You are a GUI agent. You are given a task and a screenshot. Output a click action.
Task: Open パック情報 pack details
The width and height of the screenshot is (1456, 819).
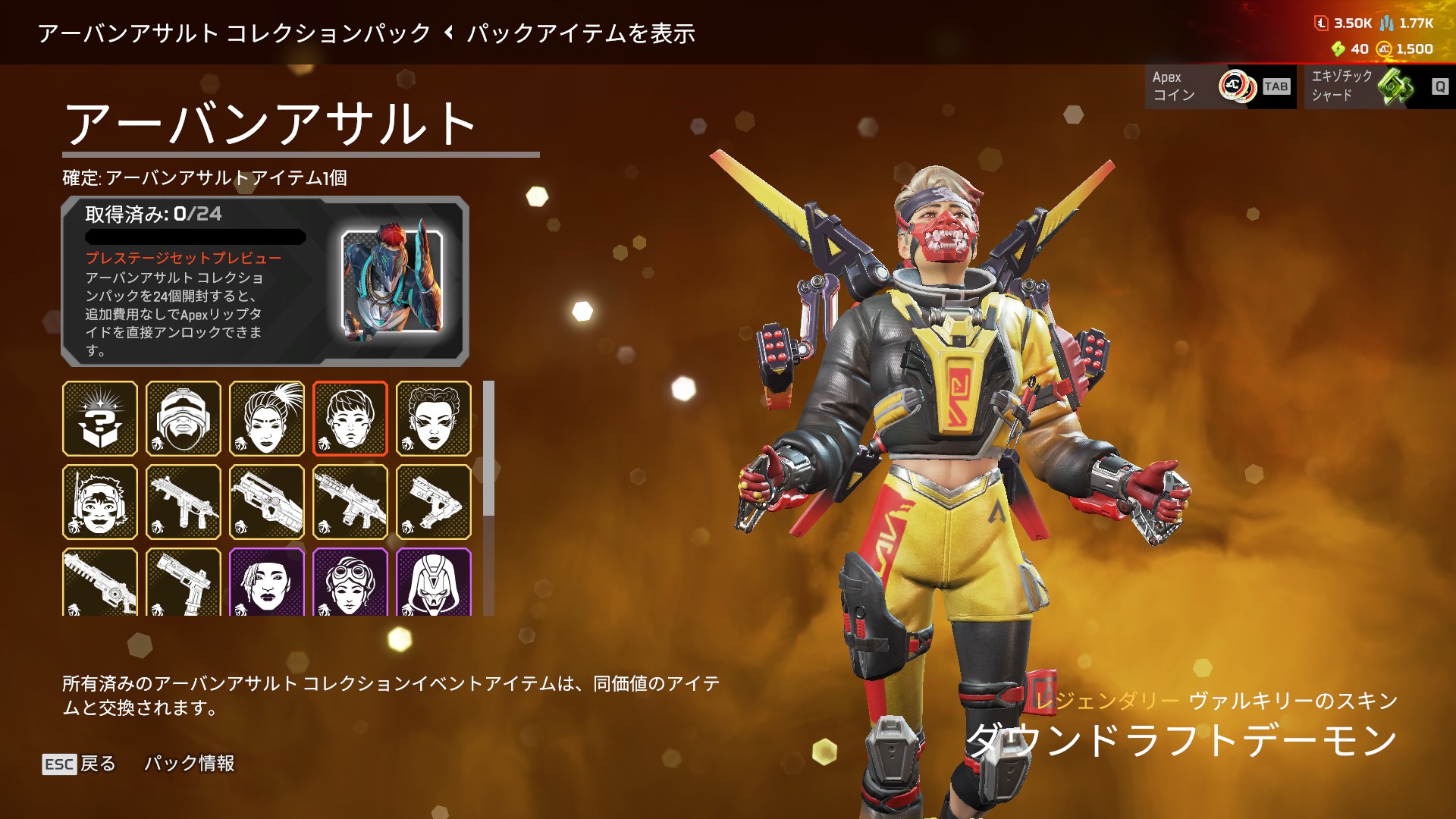coord(190,763)
